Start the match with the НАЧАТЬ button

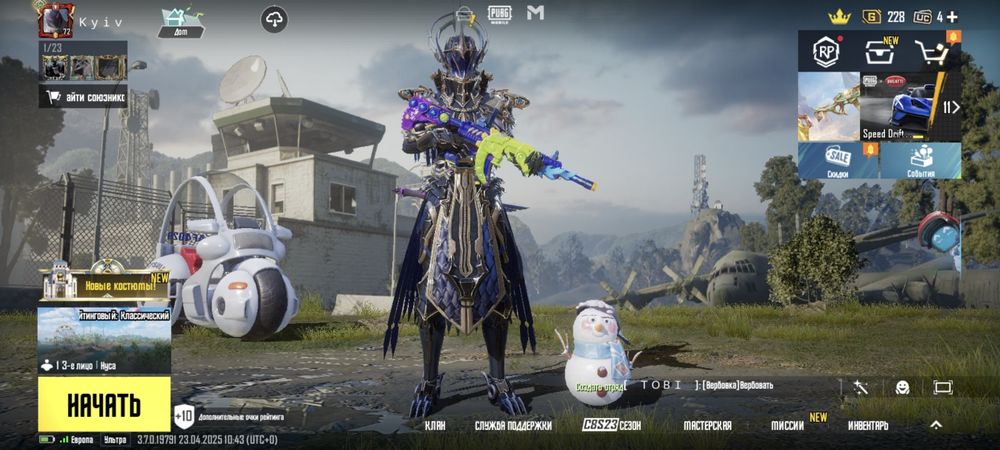(104, 404)
